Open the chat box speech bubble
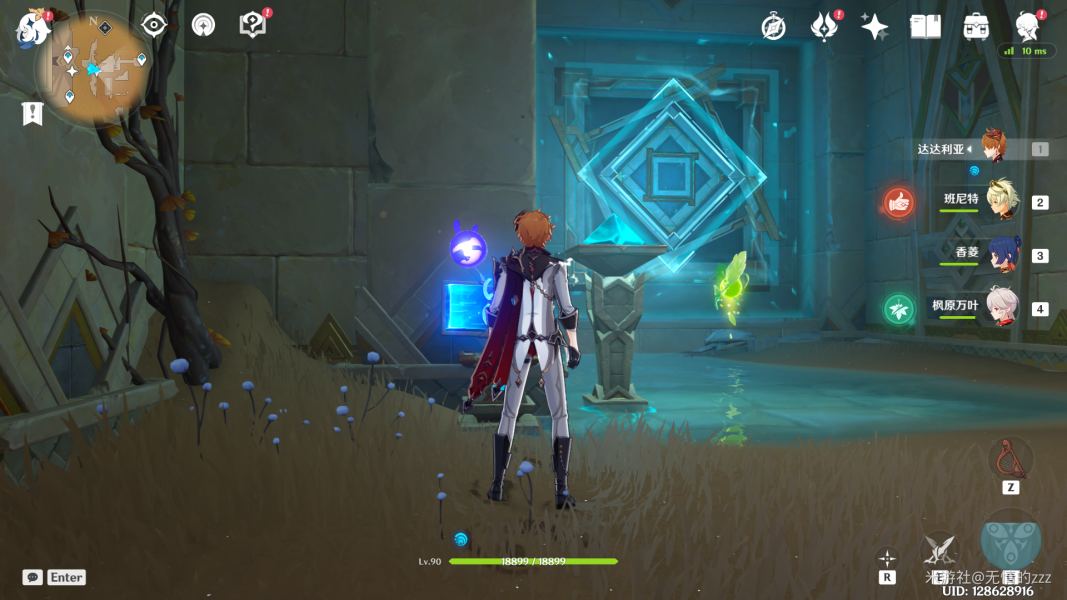Image resolution: width=1067 pixels, height=600 pixels. pos(33,577)
